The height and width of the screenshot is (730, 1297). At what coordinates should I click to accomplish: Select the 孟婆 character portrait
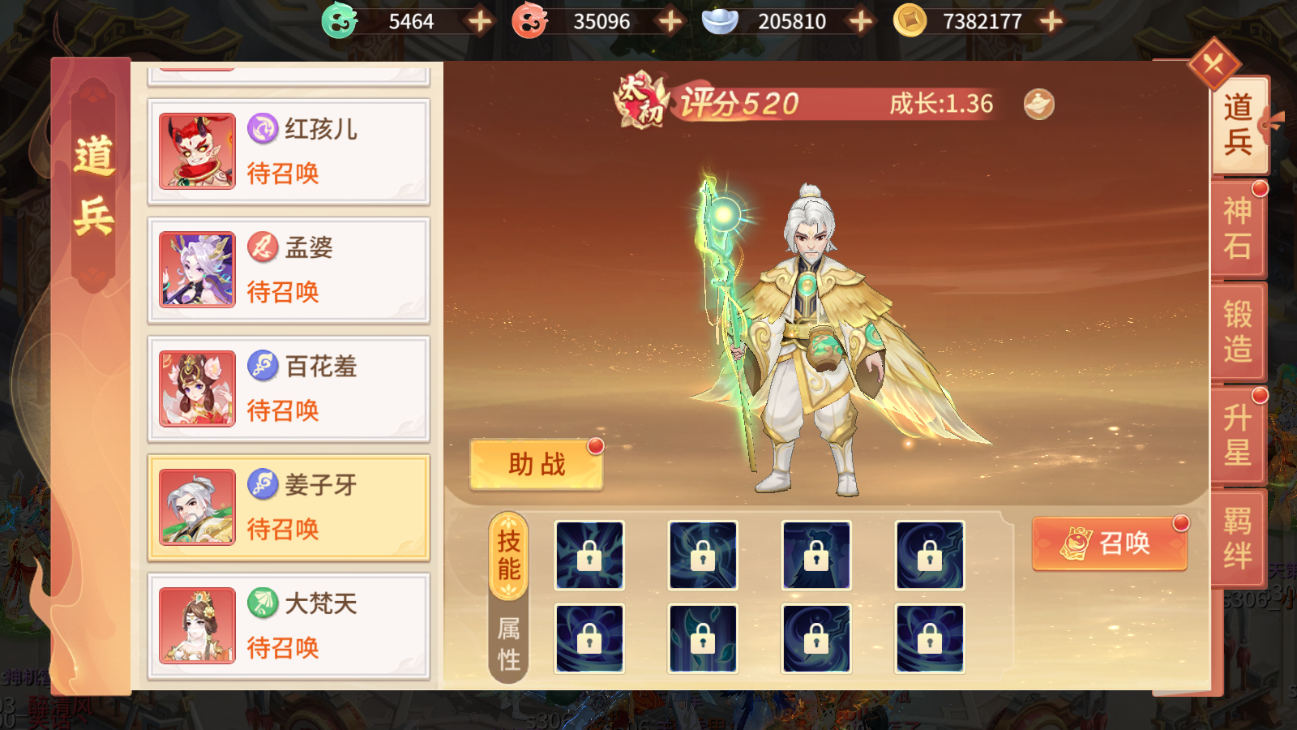(196, 269)
